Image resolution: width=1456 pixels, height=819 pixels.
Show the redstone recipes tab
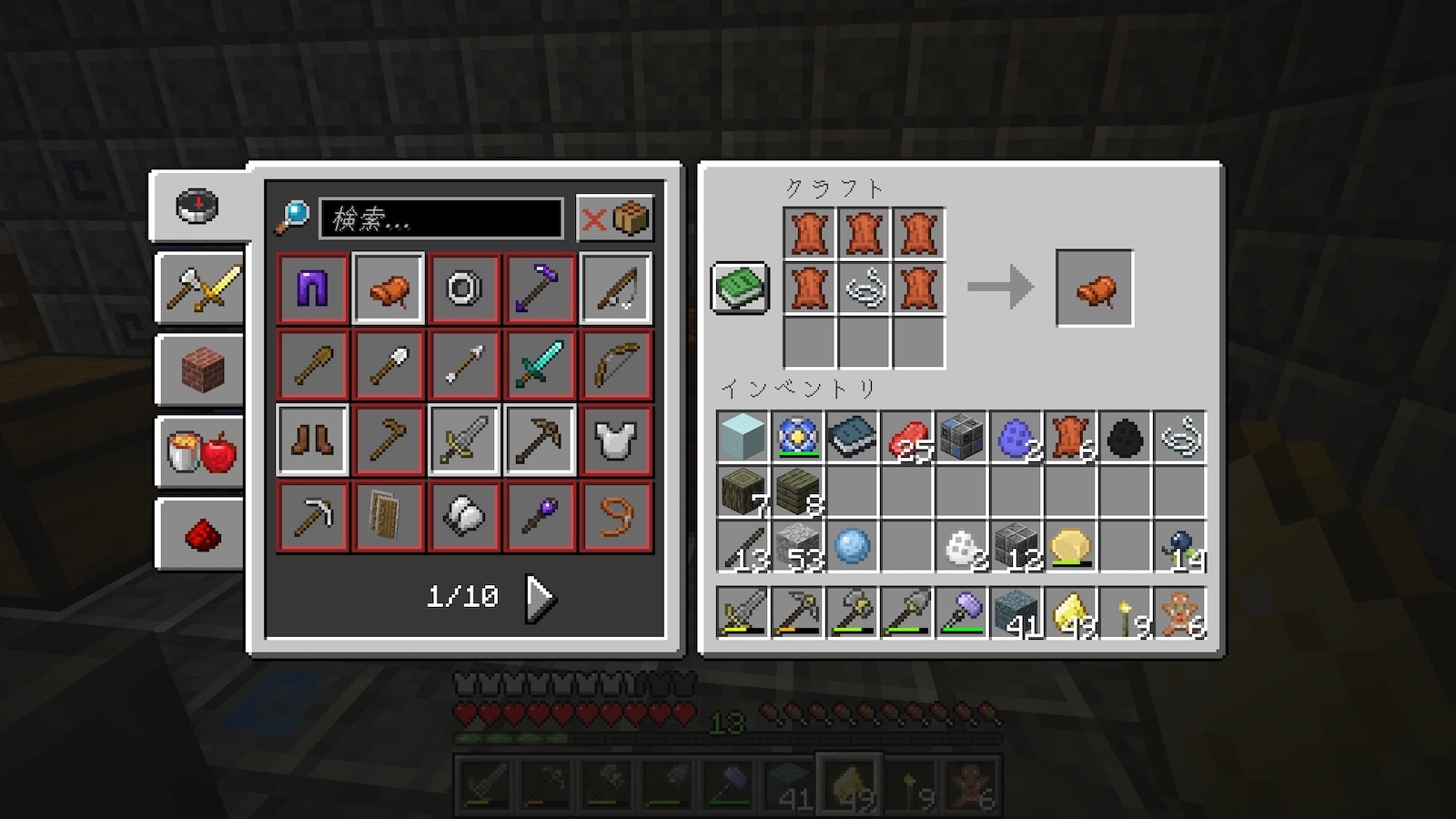pos(201,534)
